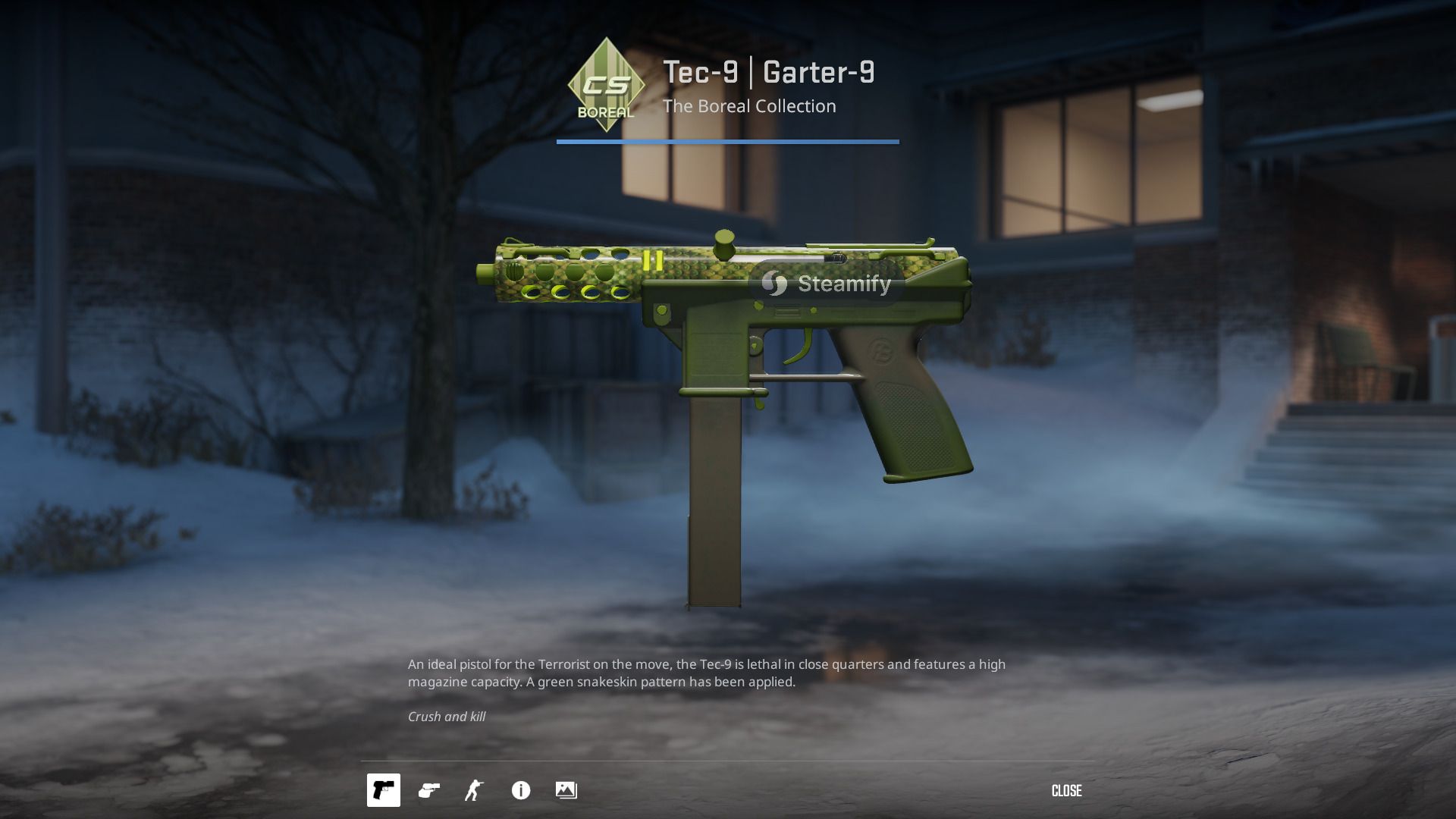Show the weapon on a character model
1456x819 pixels.
coord(475,790)
